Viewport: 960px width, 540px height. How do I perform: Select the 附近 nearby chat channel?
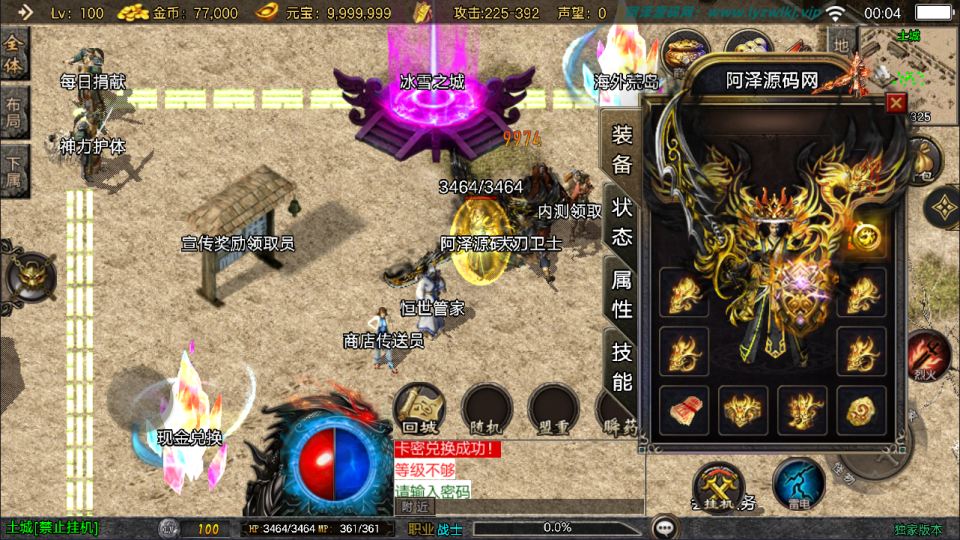(414, 508)
